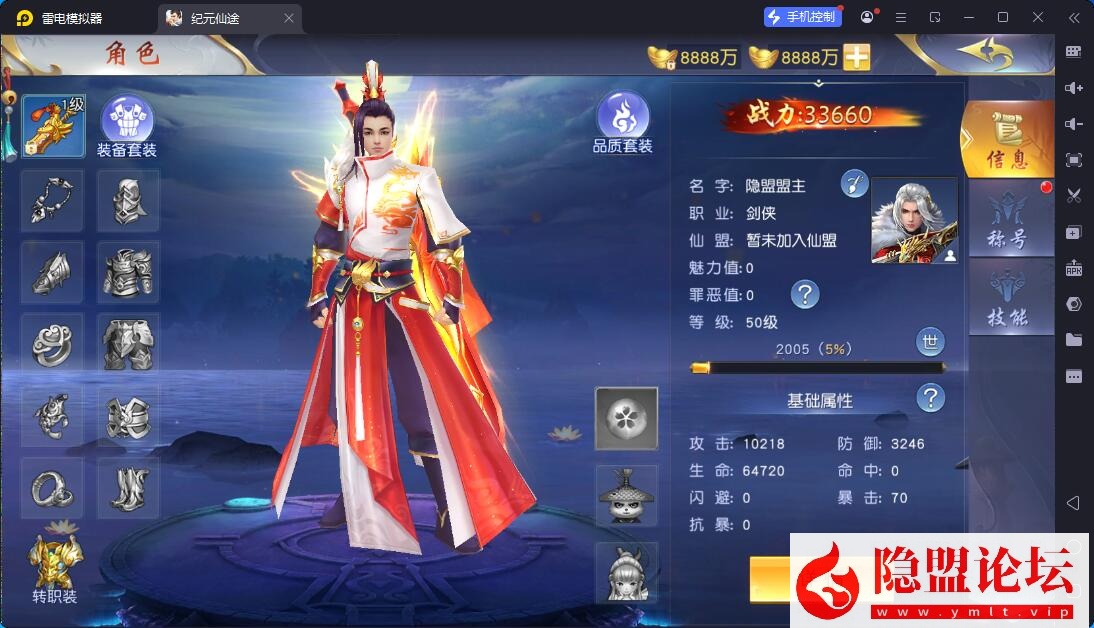Open the 转职装 class-change gear
Screen dimensions: 1094x628
point(54,567)
